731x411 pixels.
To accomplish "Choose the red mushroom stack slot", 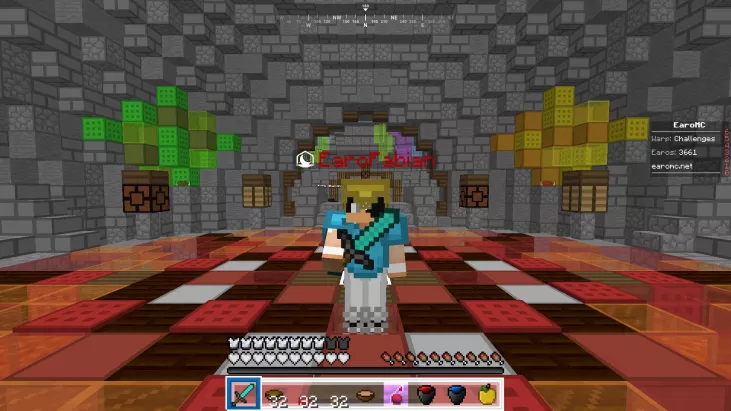I will [x=304, y=394].
